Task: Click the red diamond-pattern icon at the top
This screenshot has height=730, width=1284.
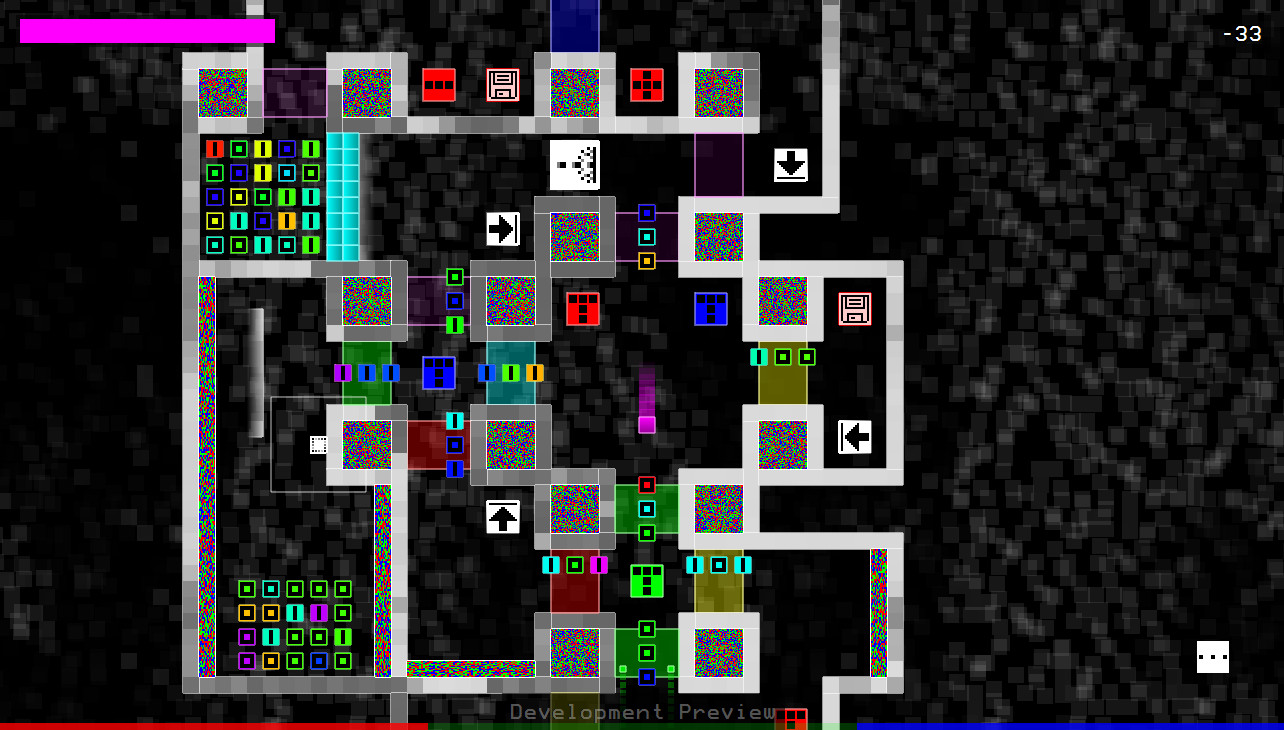Action: (645, 86)
